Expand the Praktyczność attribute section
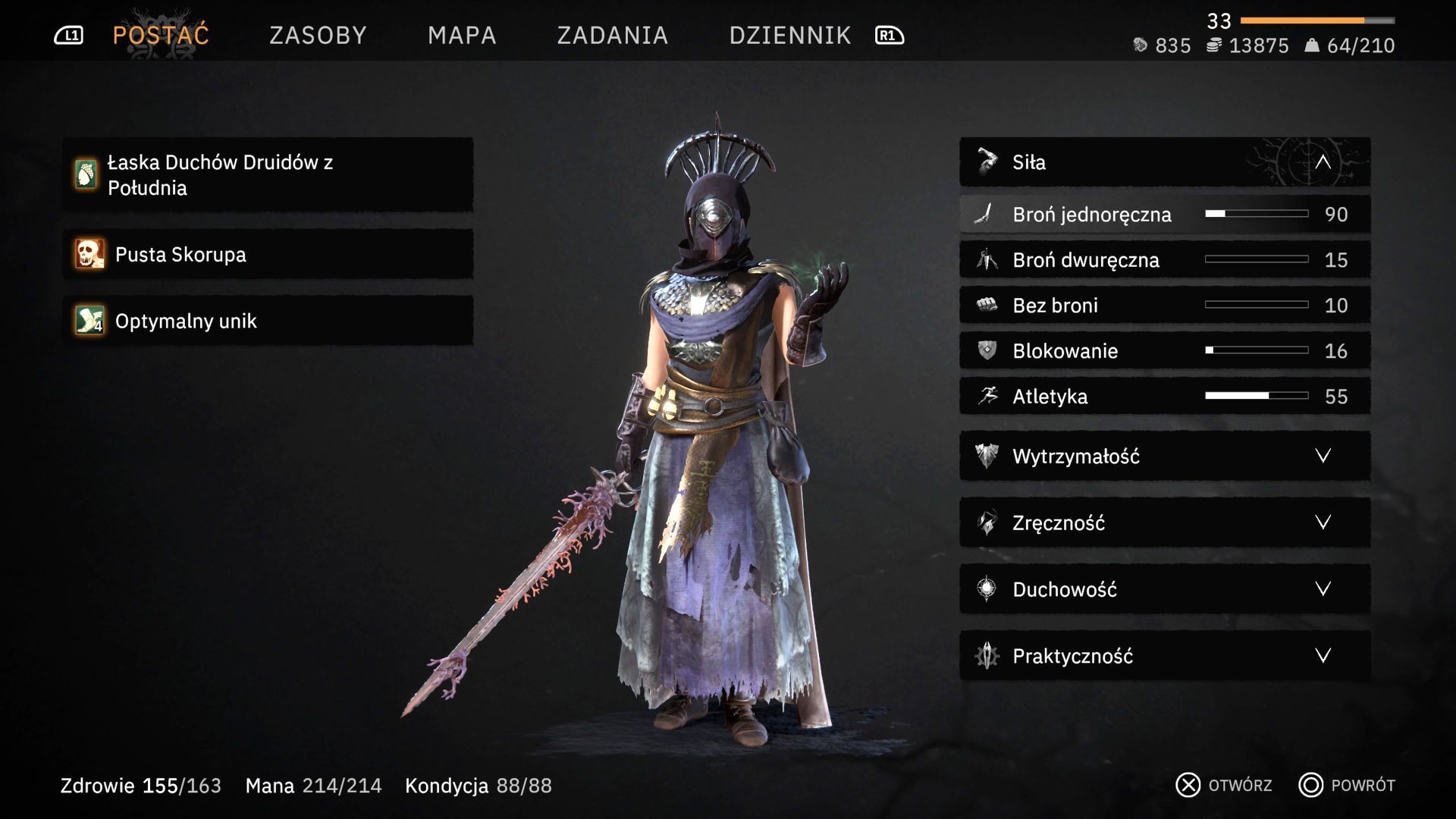 [1165, 656]
